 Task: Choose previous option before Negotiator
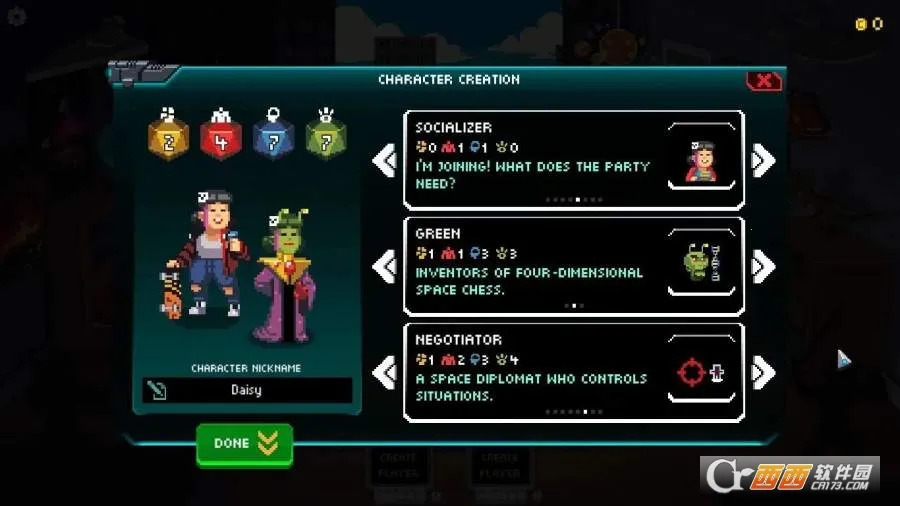(x=384, y=372)
